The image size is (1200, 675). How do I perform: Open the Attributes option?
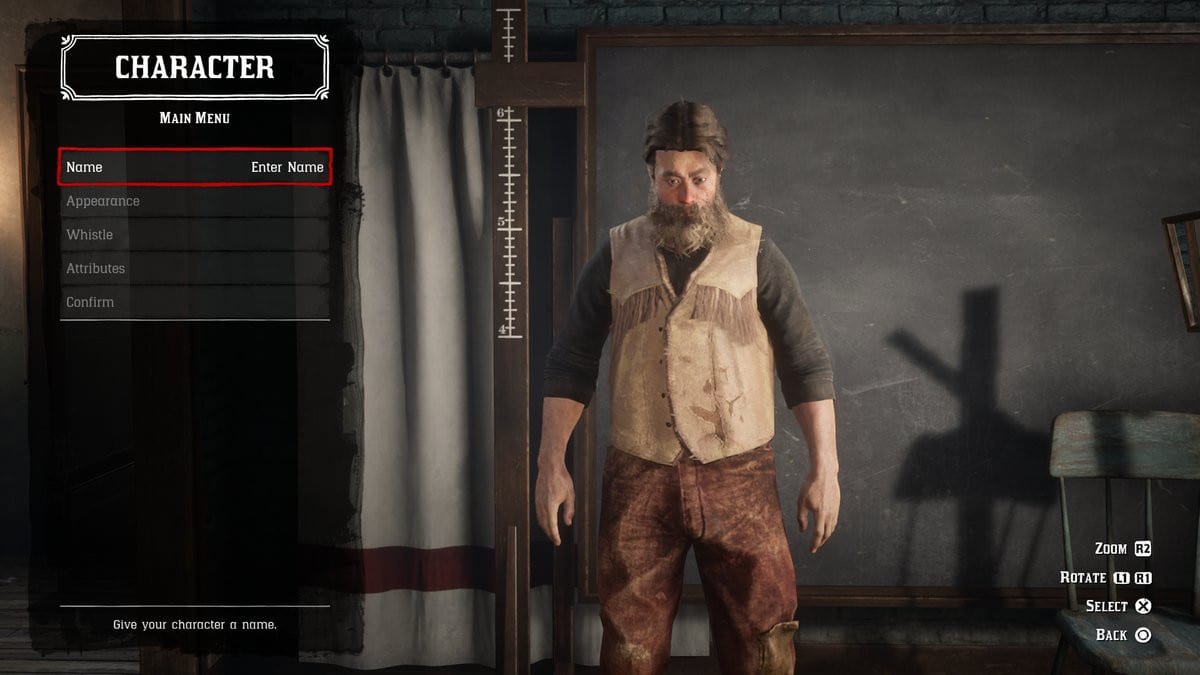click(x=195, y=268)
